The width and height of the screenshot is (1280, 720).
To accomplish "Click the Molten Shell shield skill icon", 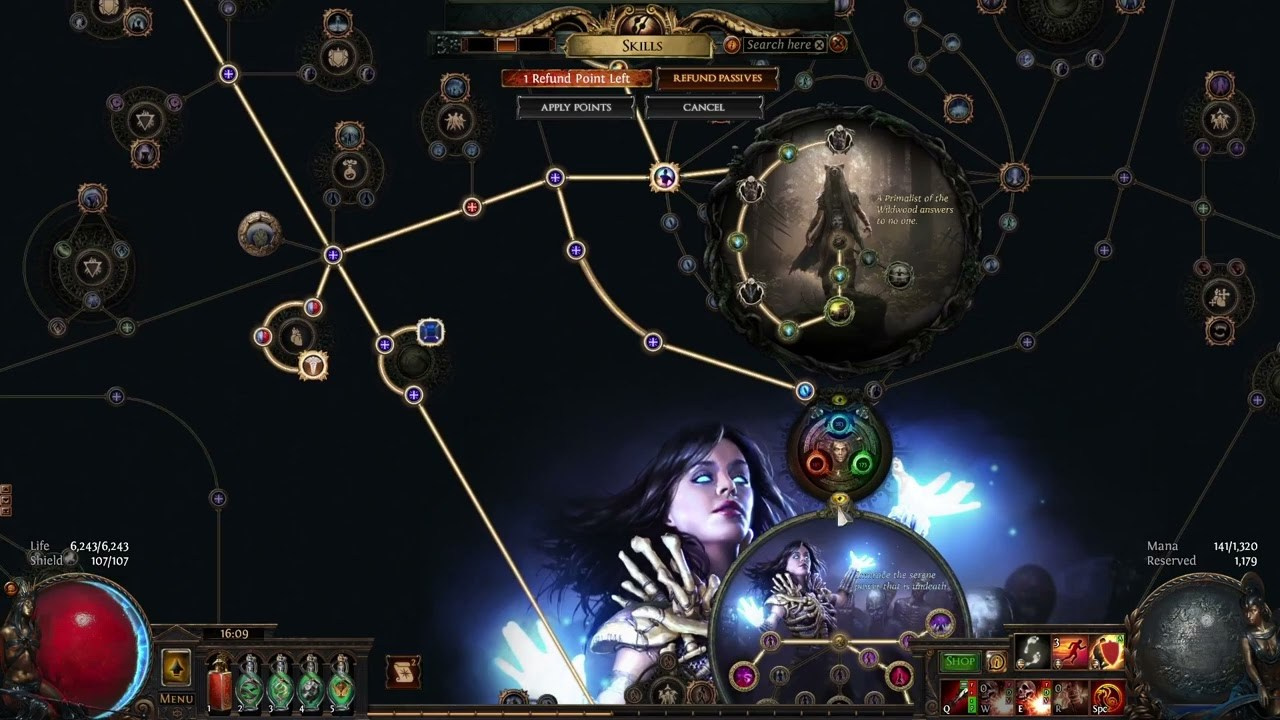I will click(1107, 650).
